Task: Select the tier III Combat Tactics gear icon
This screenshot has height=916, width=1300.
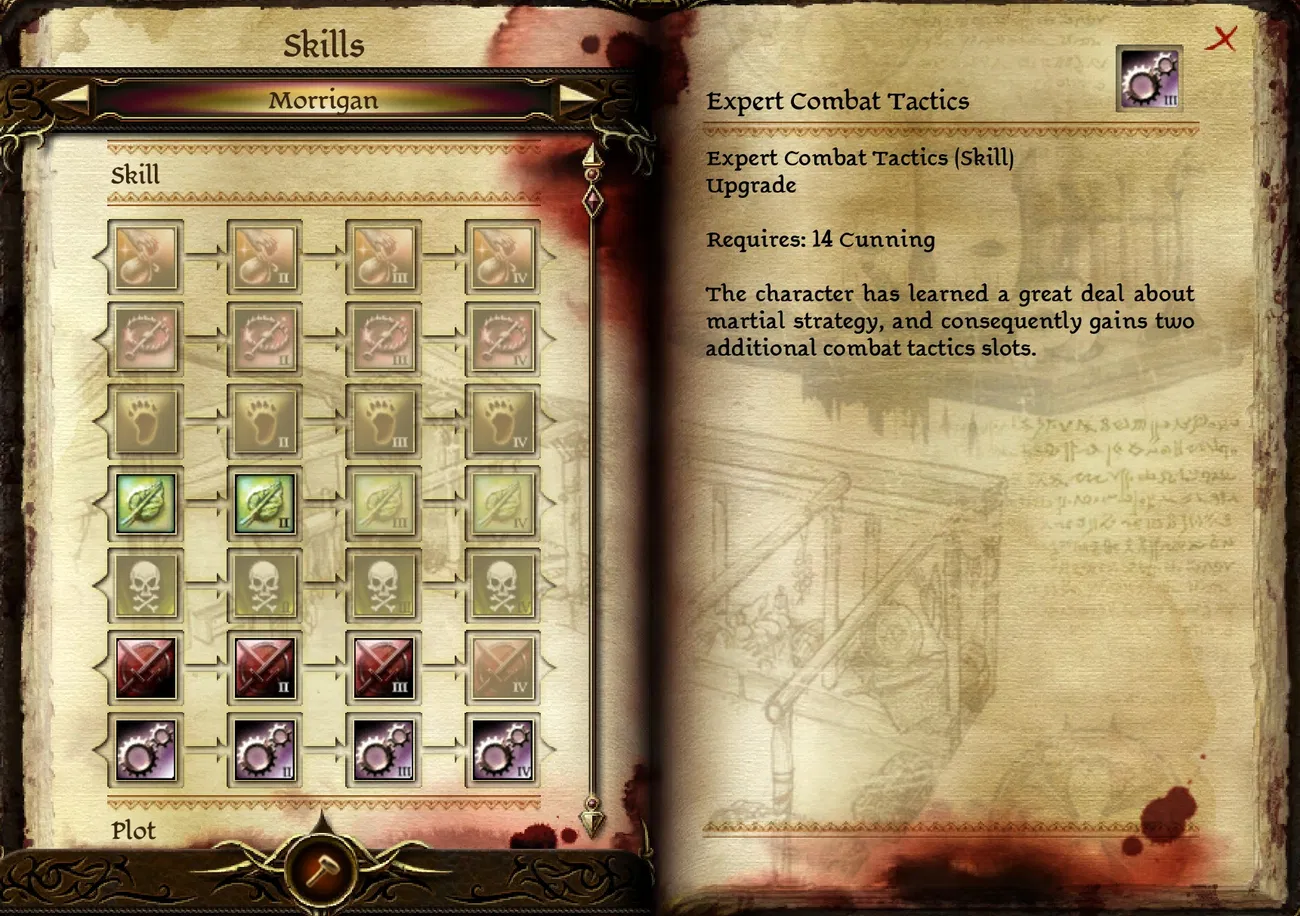Action: (x=384, y=750)
